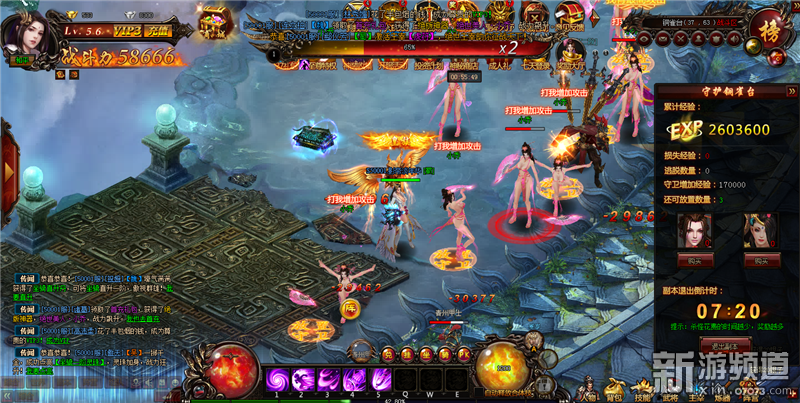
Task: Open the ranking 榜 button
Action: (772, 28)
